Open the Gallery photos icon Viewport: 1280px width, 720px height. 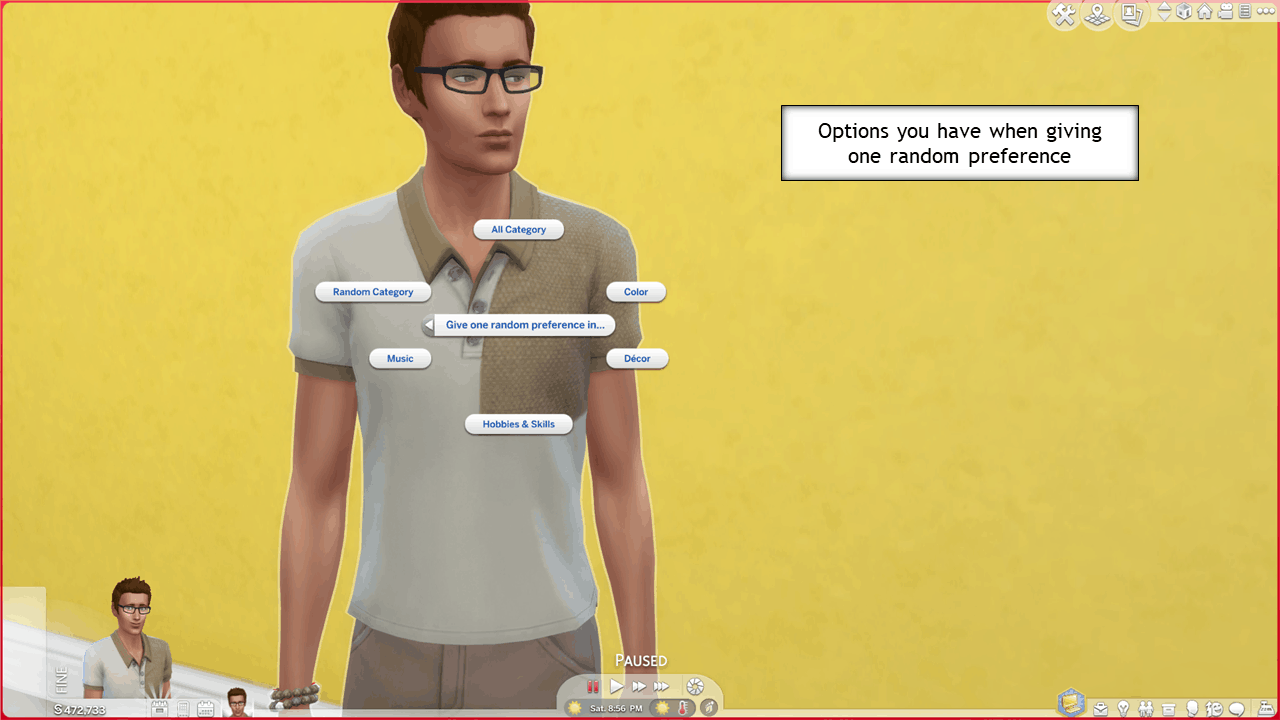coord(1131,14)
